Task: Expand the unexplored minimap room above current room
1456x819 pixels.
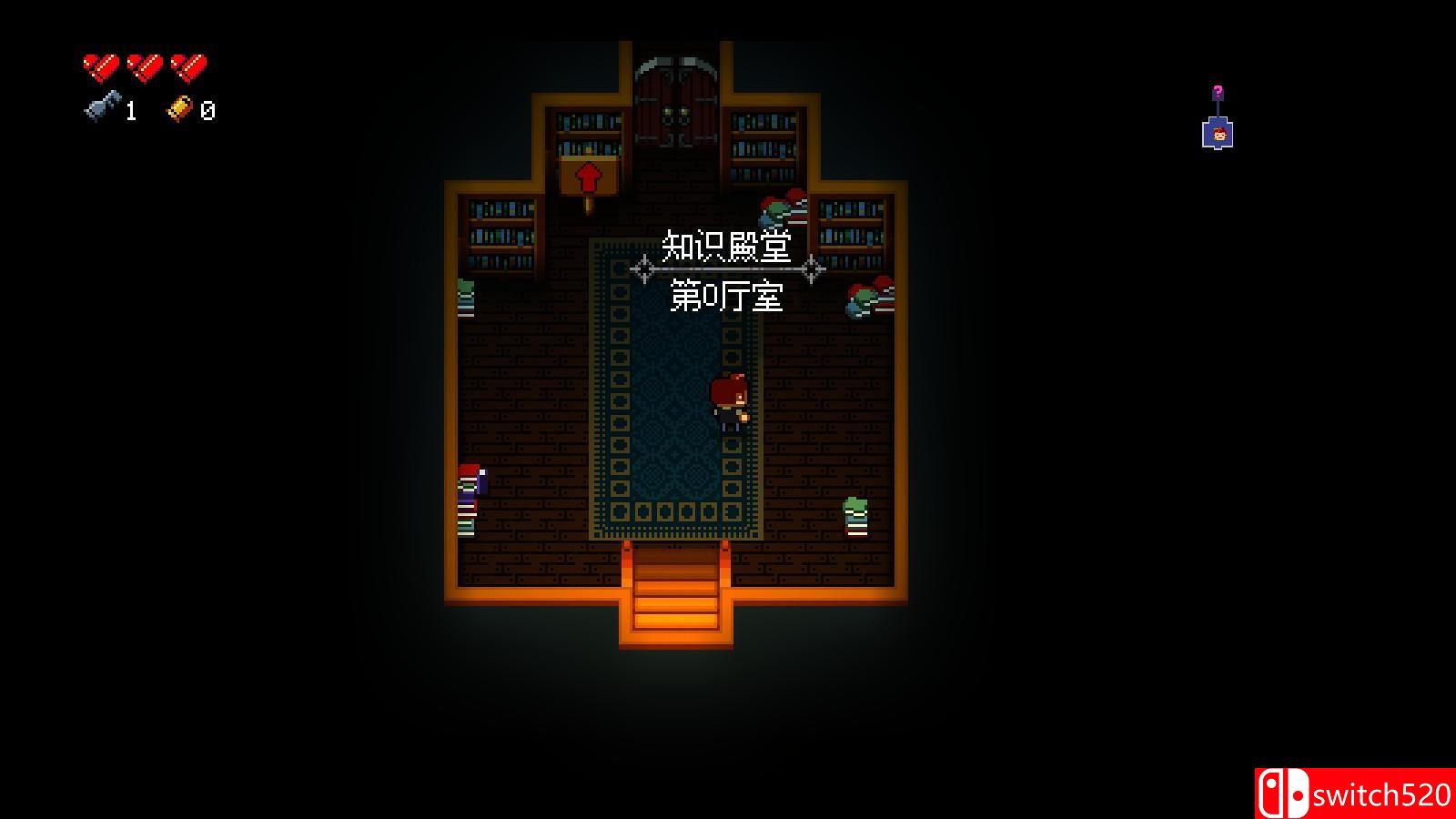Action: (1218, 90)
